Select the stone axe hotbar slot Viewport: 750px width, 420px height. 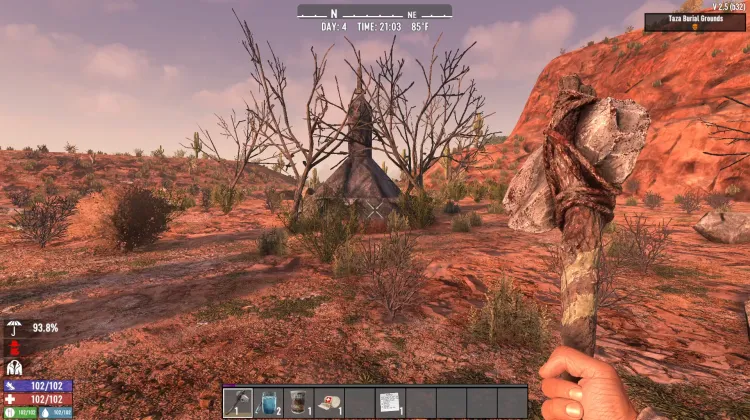click(238, 402)
